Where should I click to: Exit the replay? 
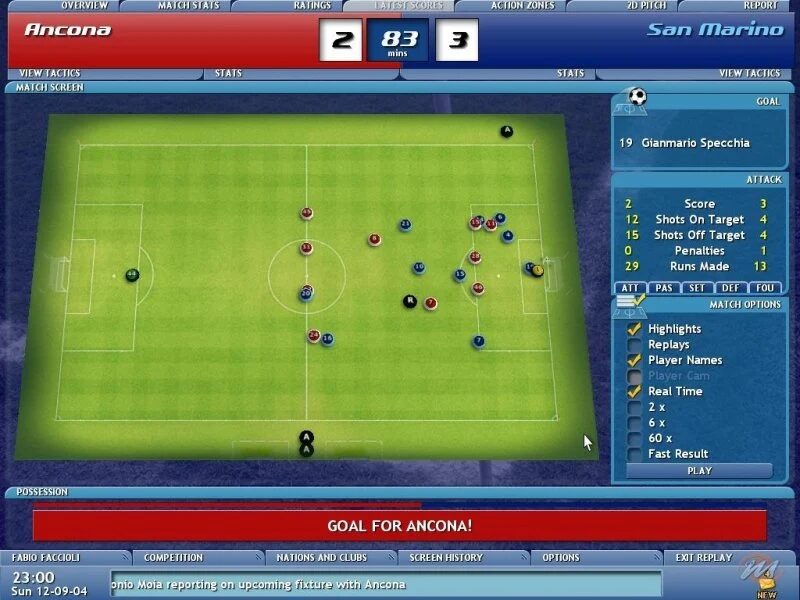(x=703, y=557)
